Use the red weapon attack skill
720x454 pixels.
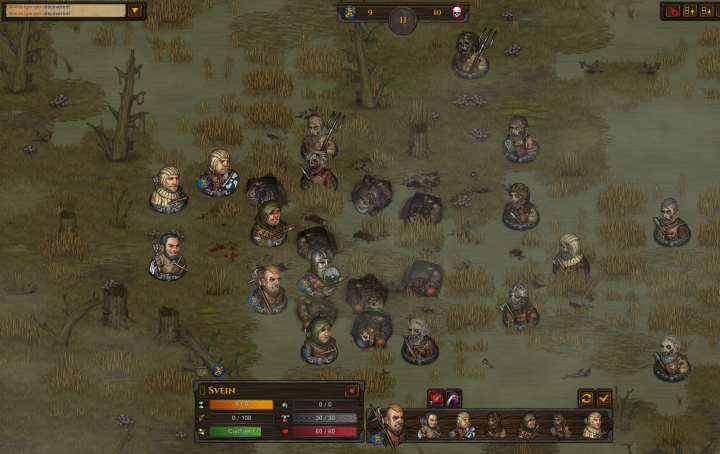(x=435, y=398)
